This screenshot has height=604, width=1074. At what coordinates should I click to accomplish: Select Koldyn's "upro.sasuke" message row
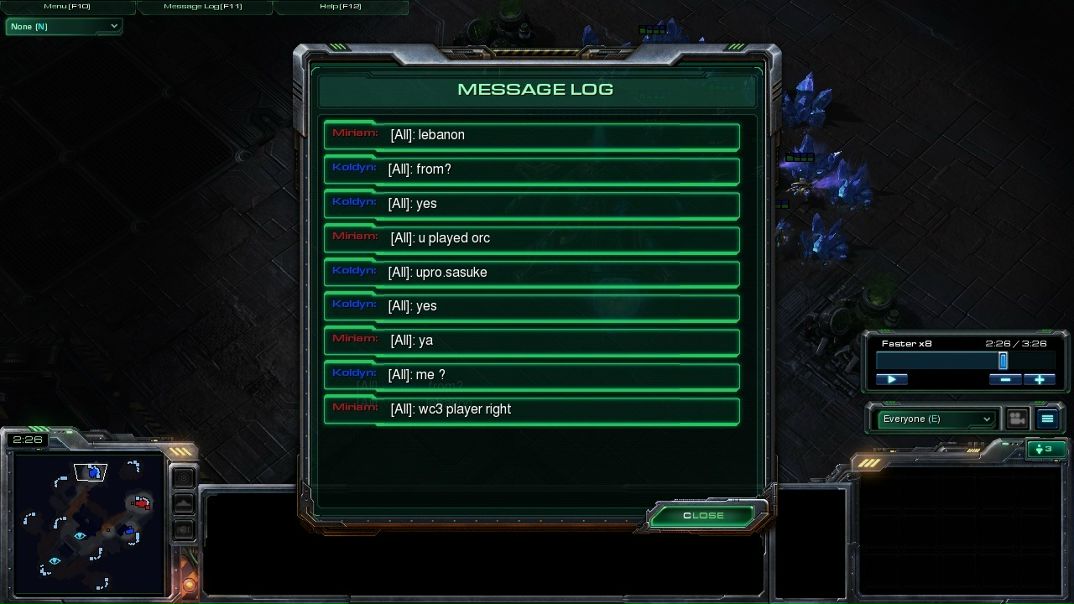coord(531,273)
